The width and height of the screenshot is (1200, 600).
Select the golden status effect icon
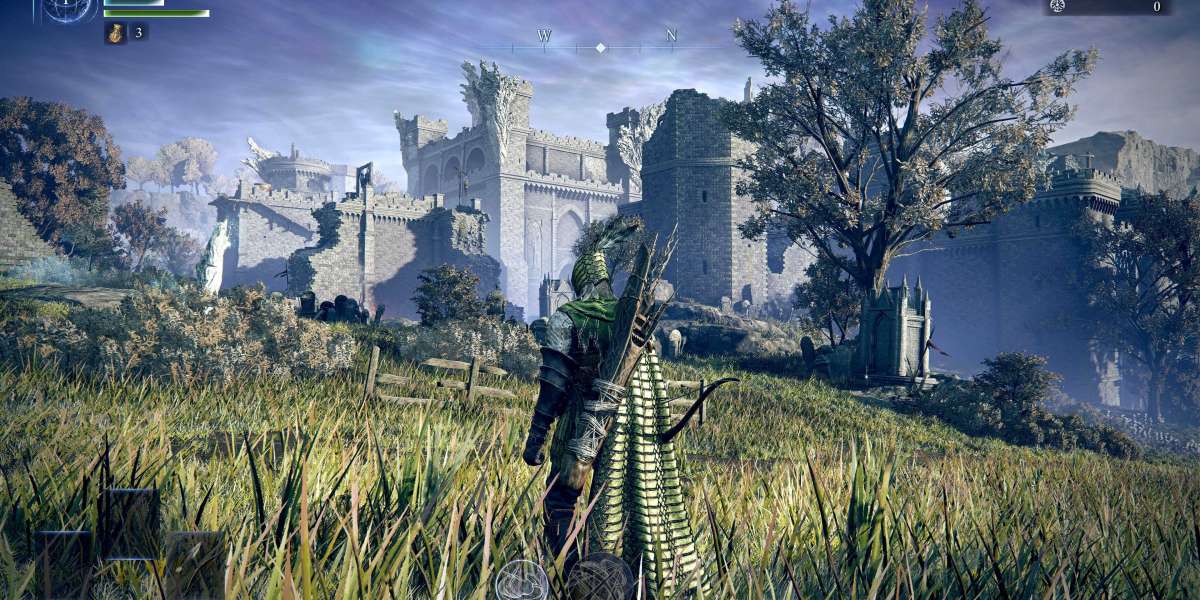pyautogui.click(x=115, y=32)
